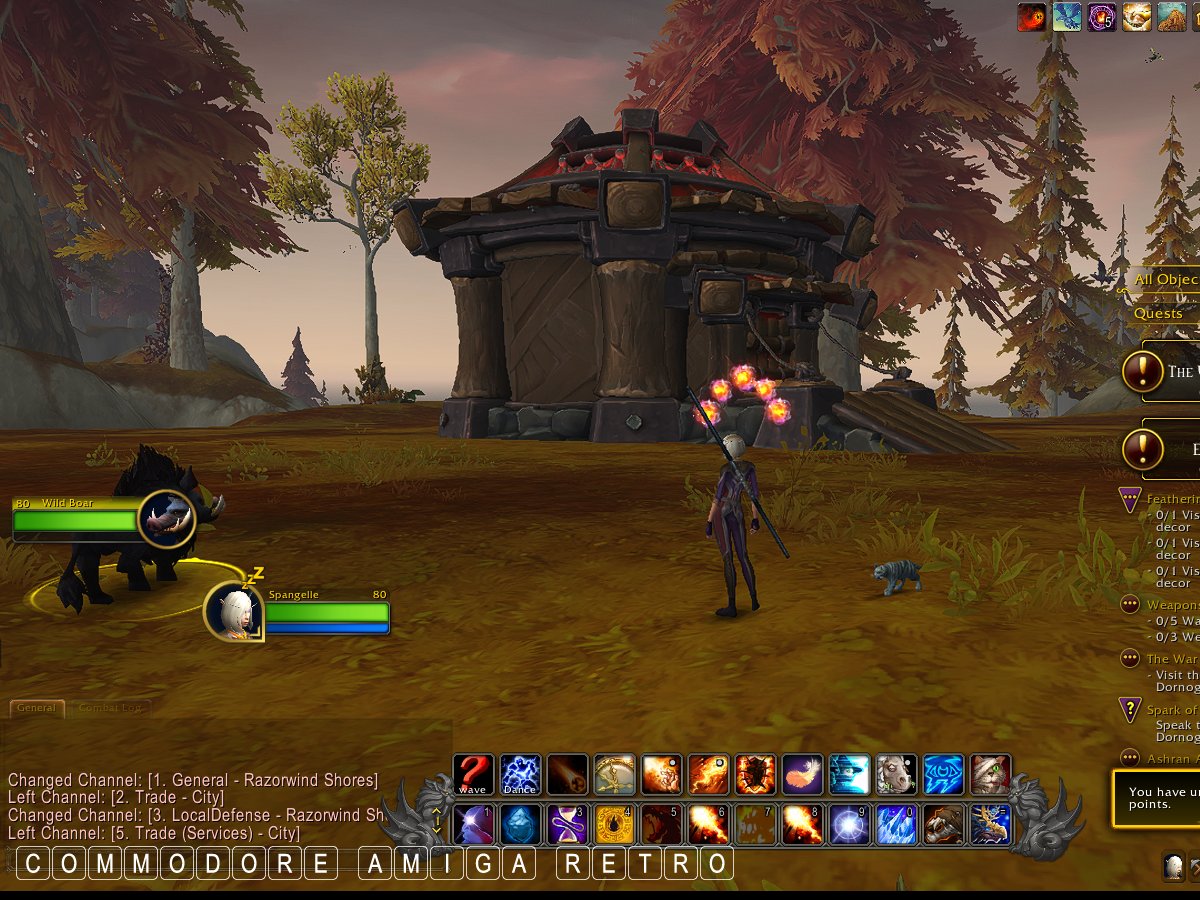Screen dimensions: 1200x900
Task: Use the pink feather Slow Fall spell
Action: (x=802, y=775)
